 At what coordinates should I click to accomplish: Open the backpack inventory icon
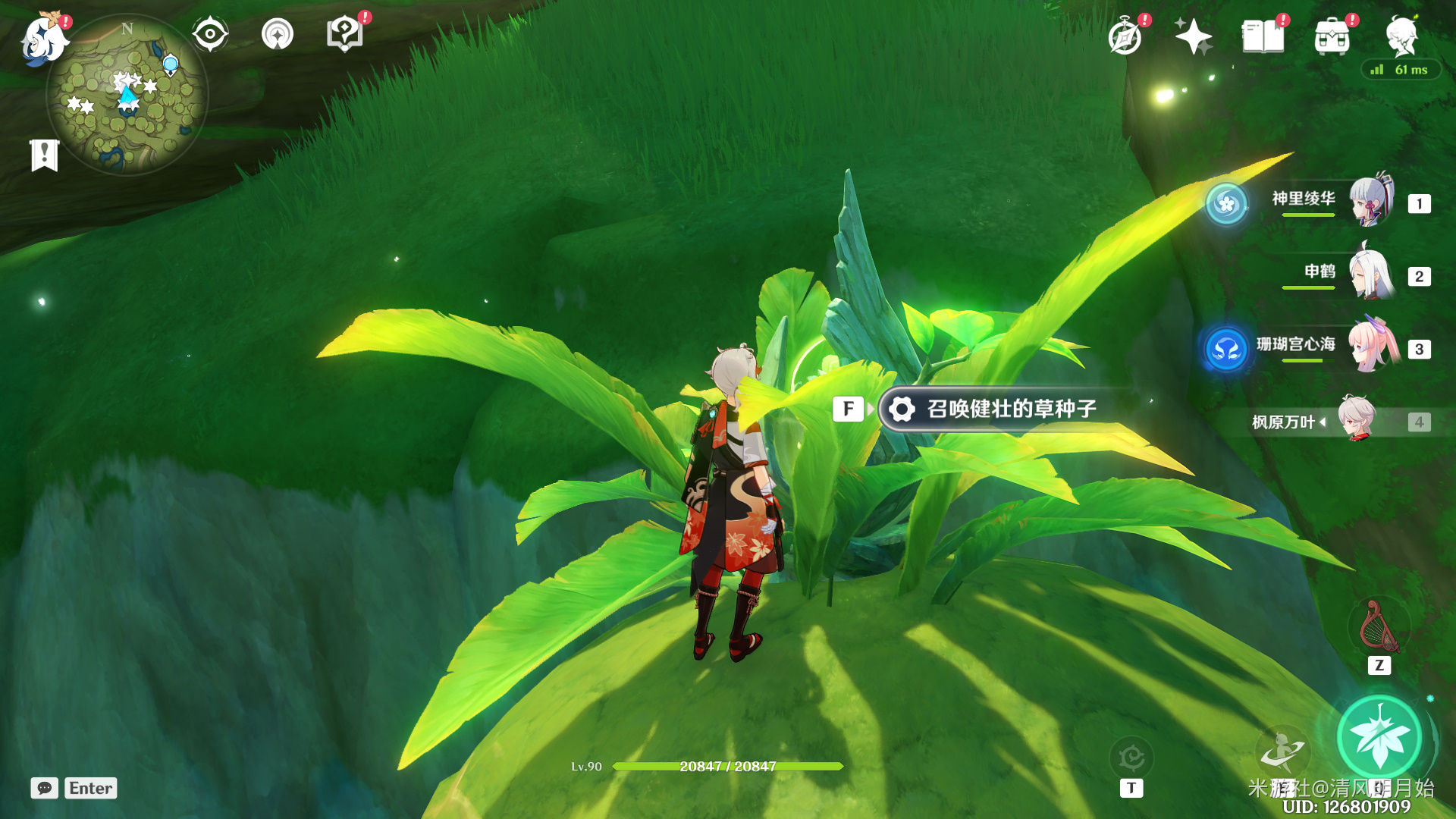[1332, 36]
